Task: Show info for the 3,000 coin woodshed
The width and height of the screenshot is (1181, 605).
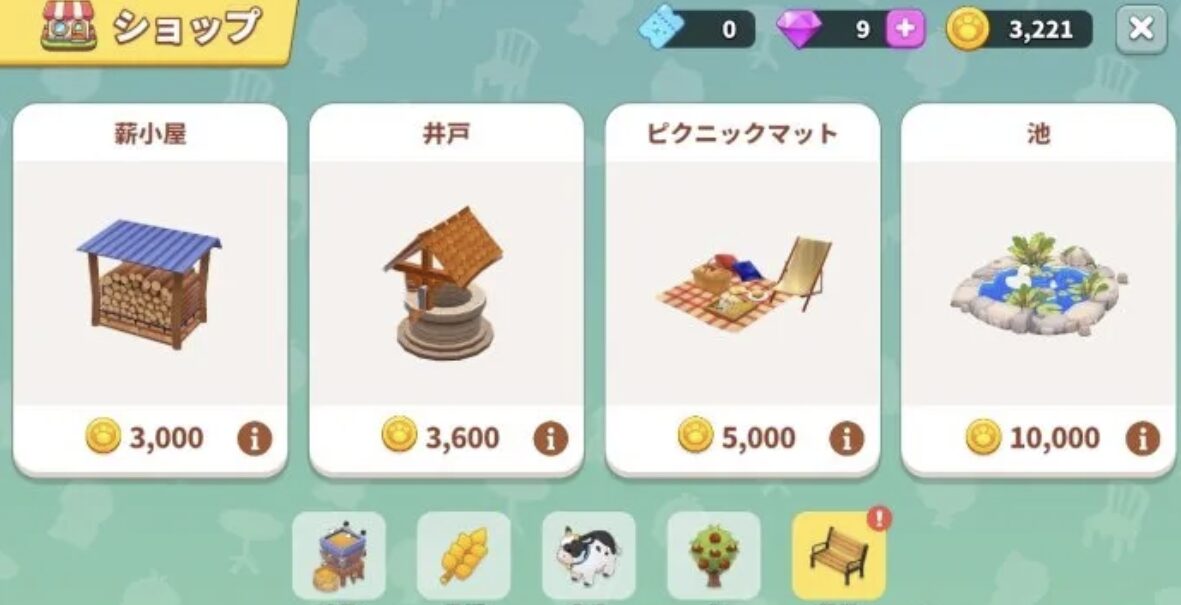Action: [254, 438]
